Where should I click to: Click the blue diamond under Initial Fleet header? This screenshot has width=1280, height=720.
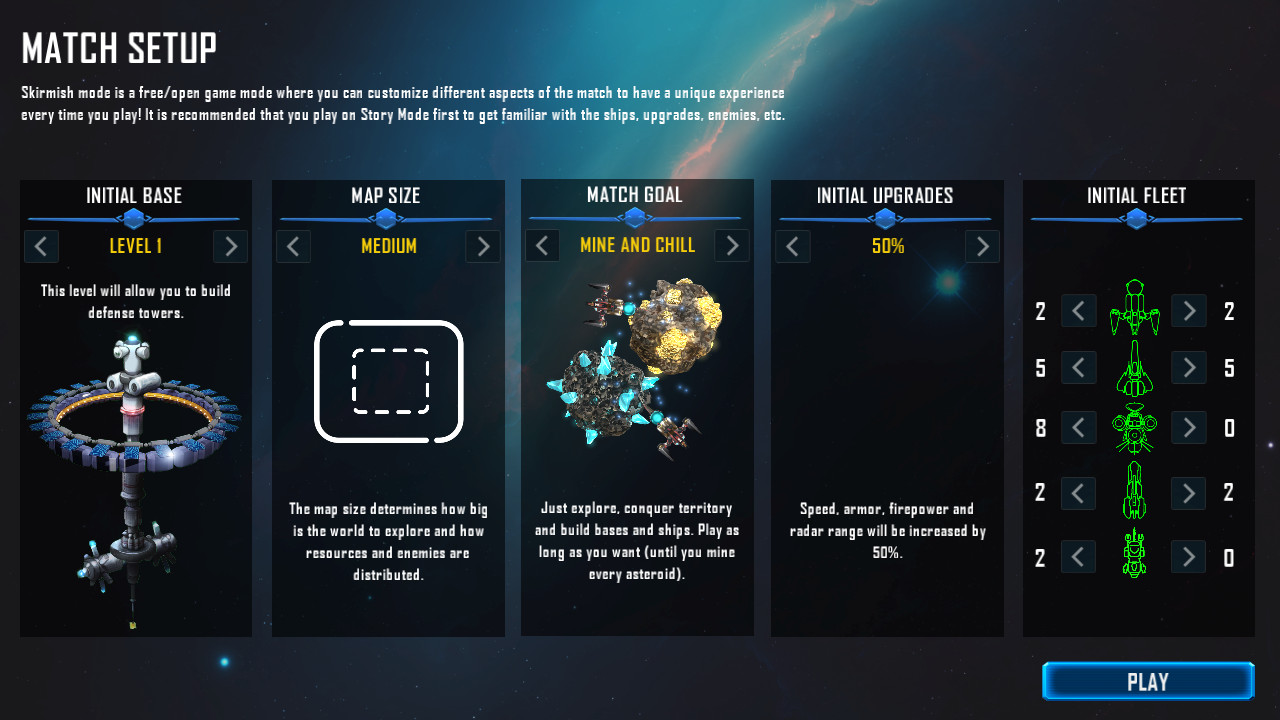[x=1135, y=218]
